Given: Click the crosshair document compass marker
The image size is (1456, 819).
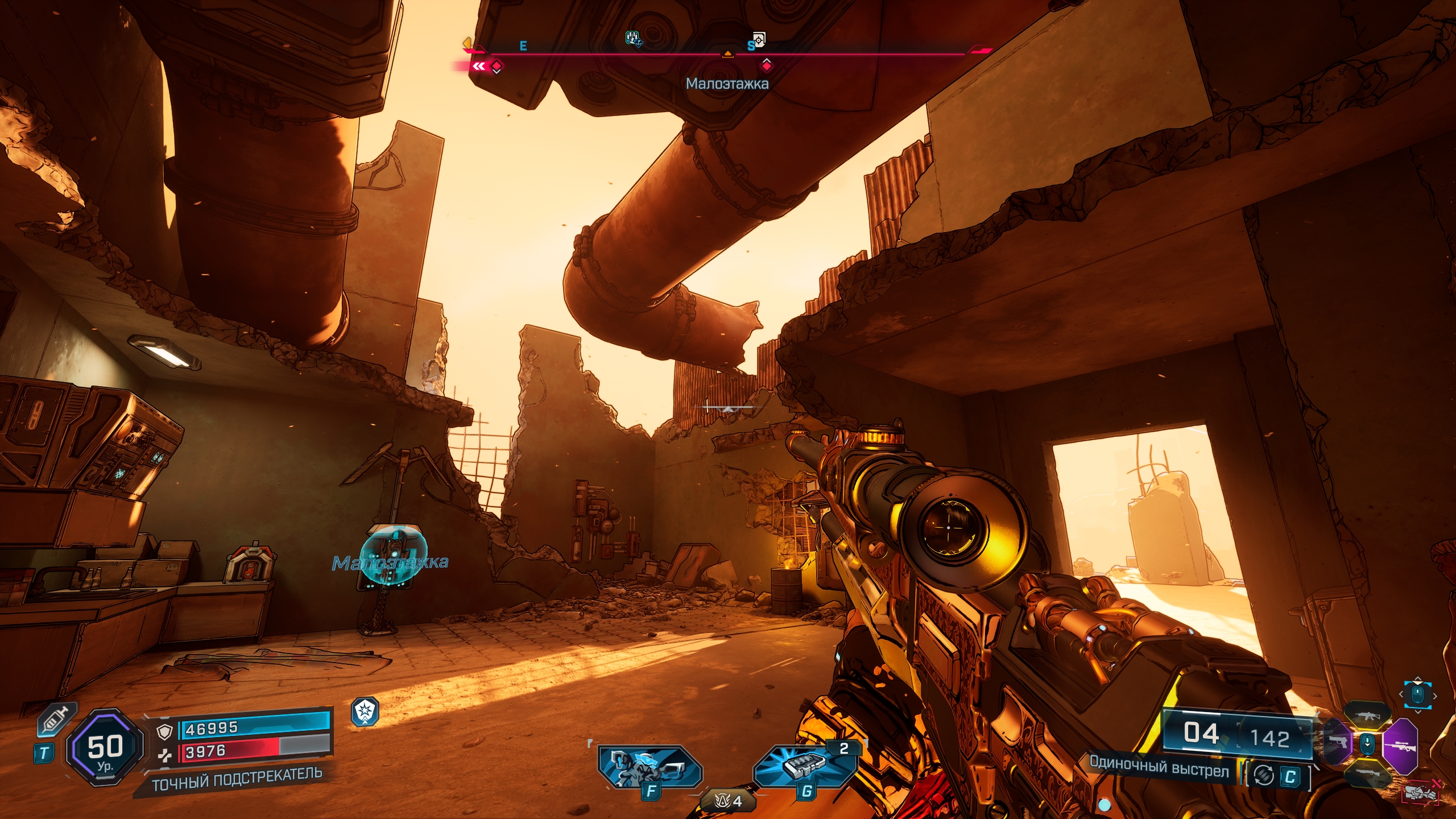Looking at the screenshot, I should 759,39.
